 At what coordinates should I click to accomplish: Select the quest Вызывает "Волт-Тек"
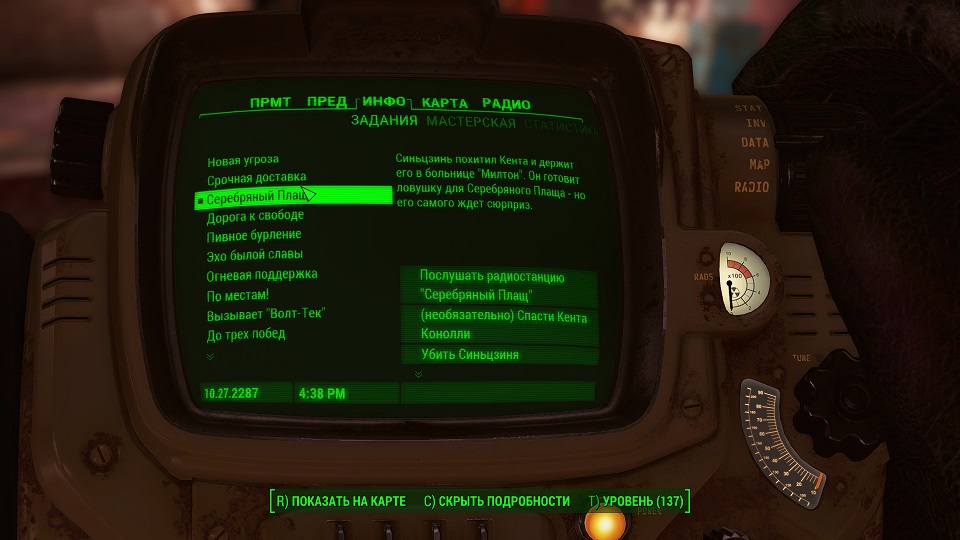click(266, 313)
